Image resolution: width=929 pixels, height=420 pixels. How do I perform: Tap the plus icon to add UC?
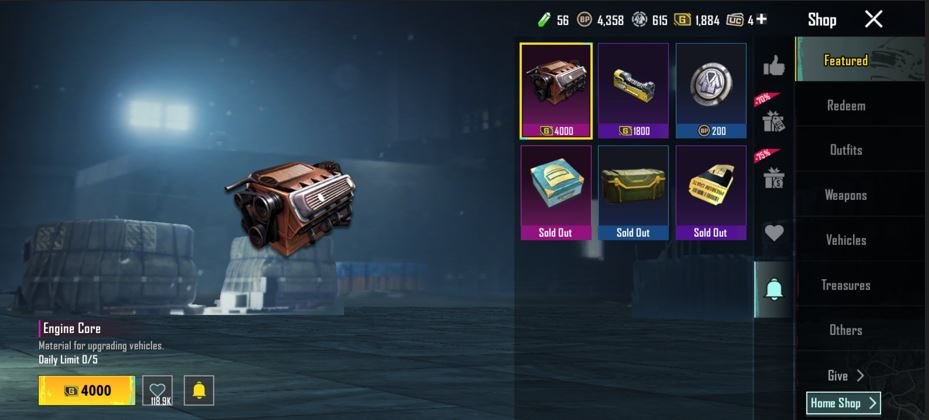(762, 19)
